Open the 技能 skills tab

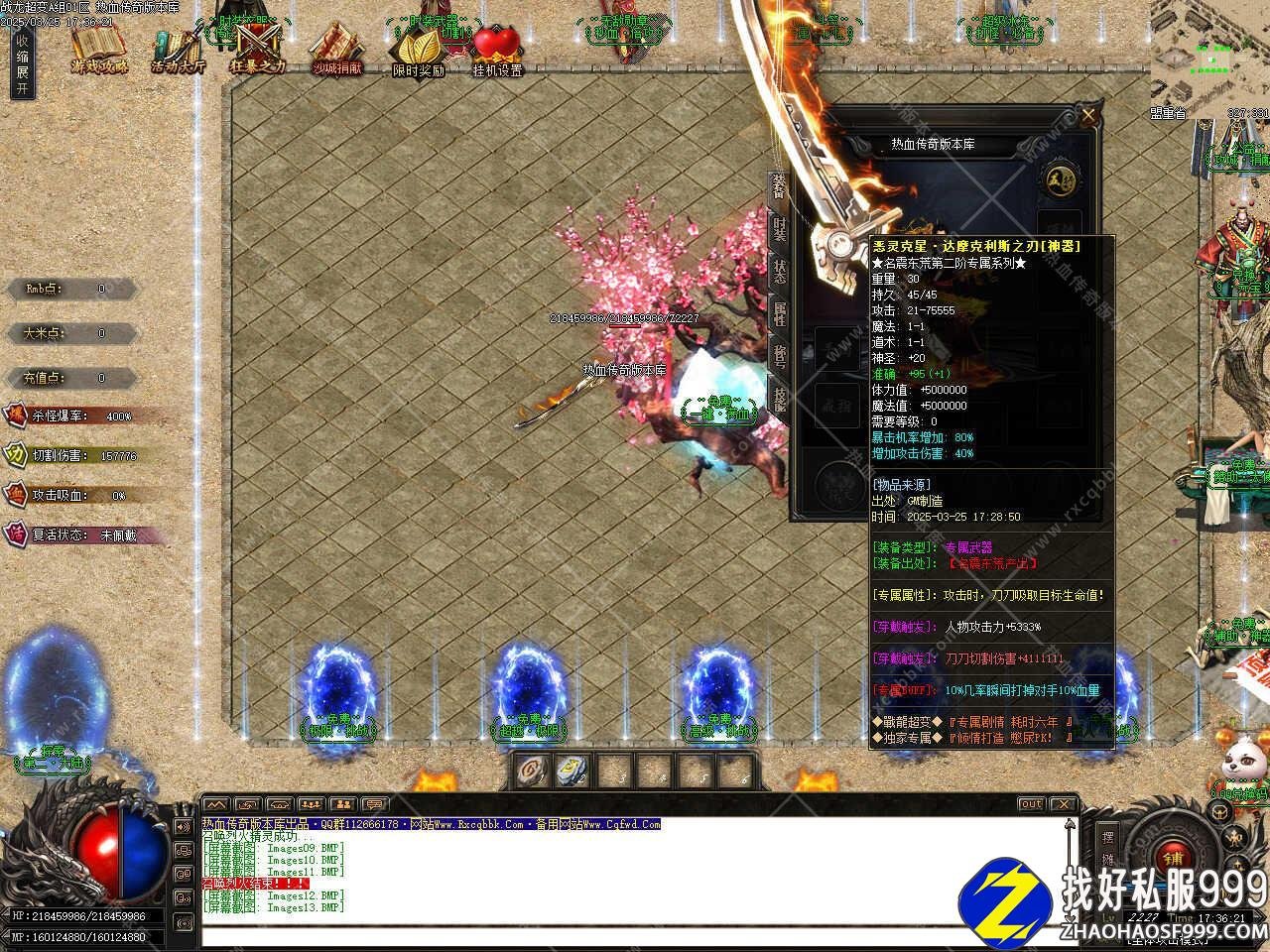tap(779, 399)
